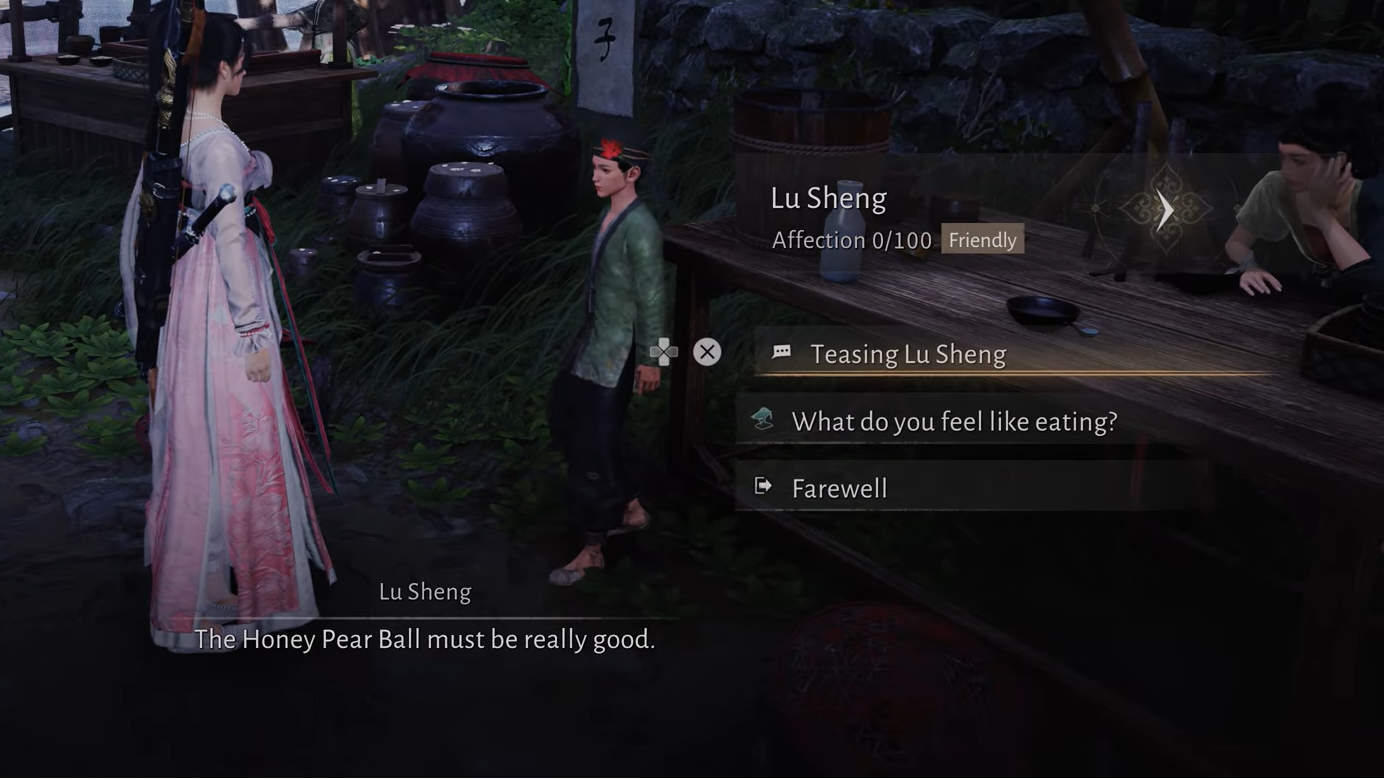Ask 'What do you feel like eating?'
The height and width of the screenshot is (779, 1384).
pyautogui.click(x=953, y=421)
